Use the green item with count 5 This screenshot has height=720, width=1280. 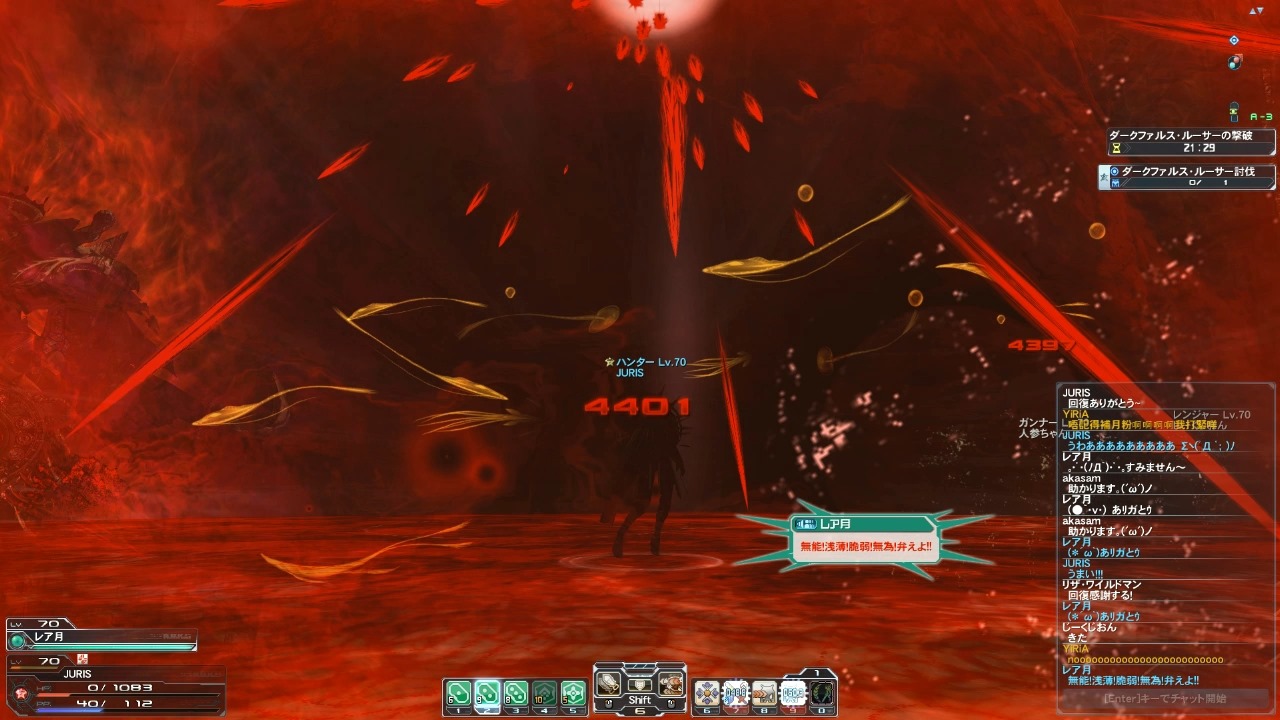click(573, 692)
